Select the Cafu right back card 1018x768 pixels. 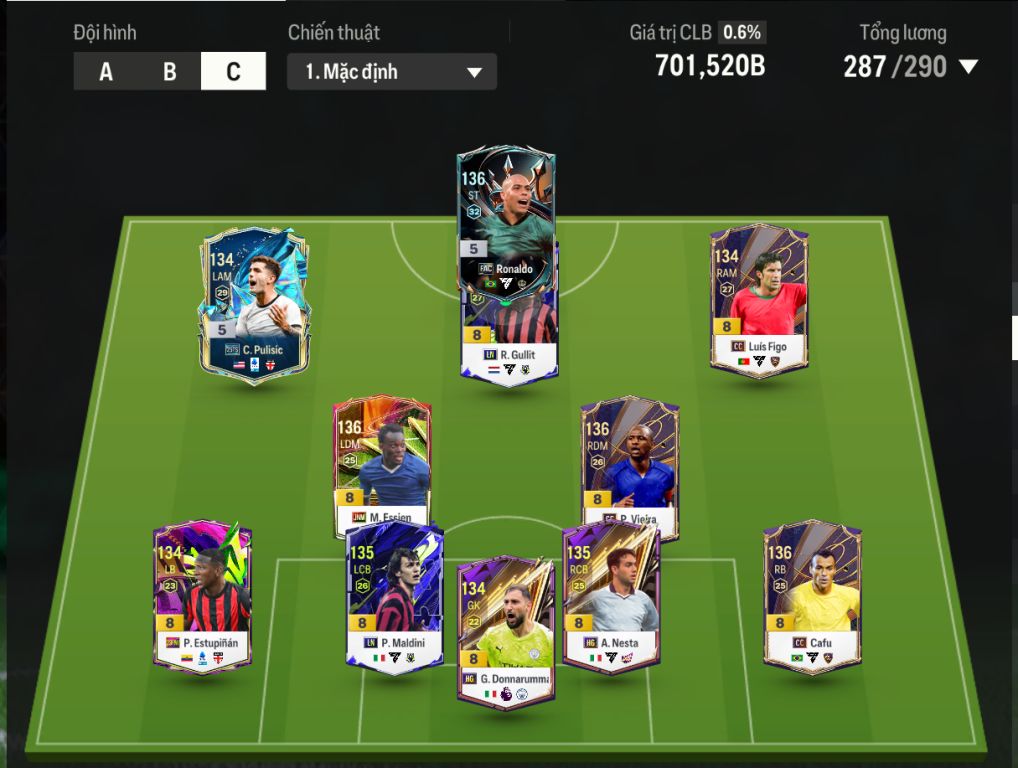point(812,595)
